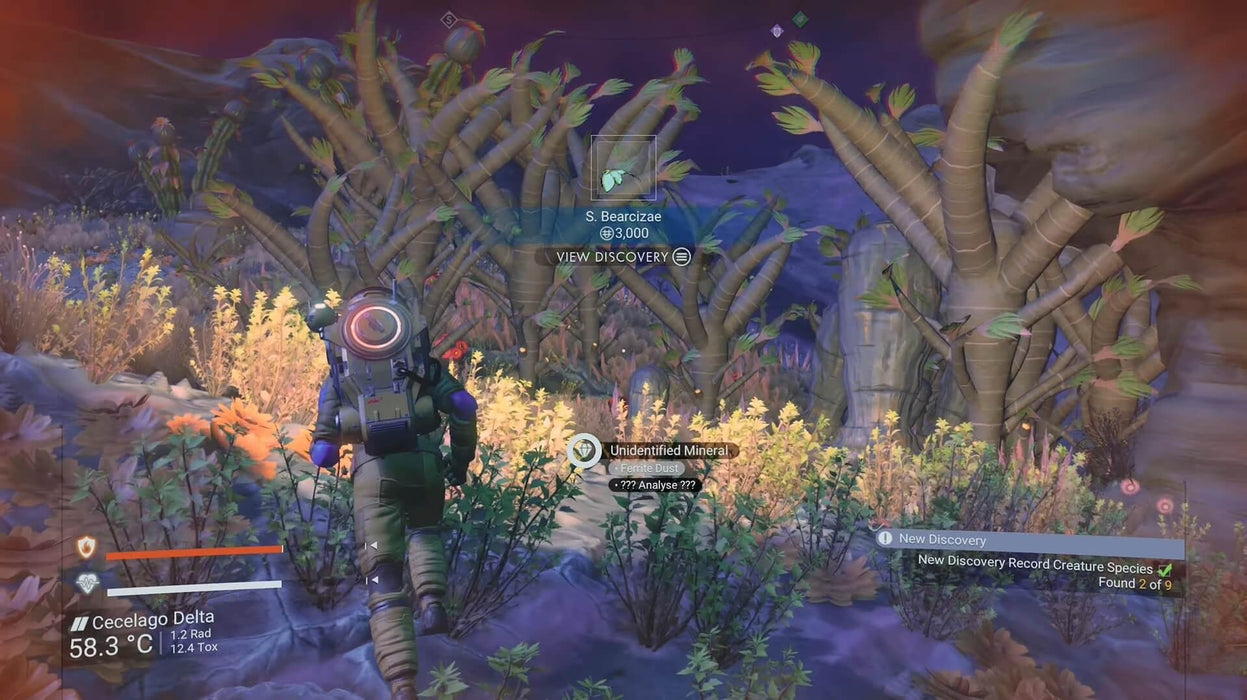The image size is (1247, 700).
Task: Select the S-labeled diamond compass marker
Action: pos(449,19)
